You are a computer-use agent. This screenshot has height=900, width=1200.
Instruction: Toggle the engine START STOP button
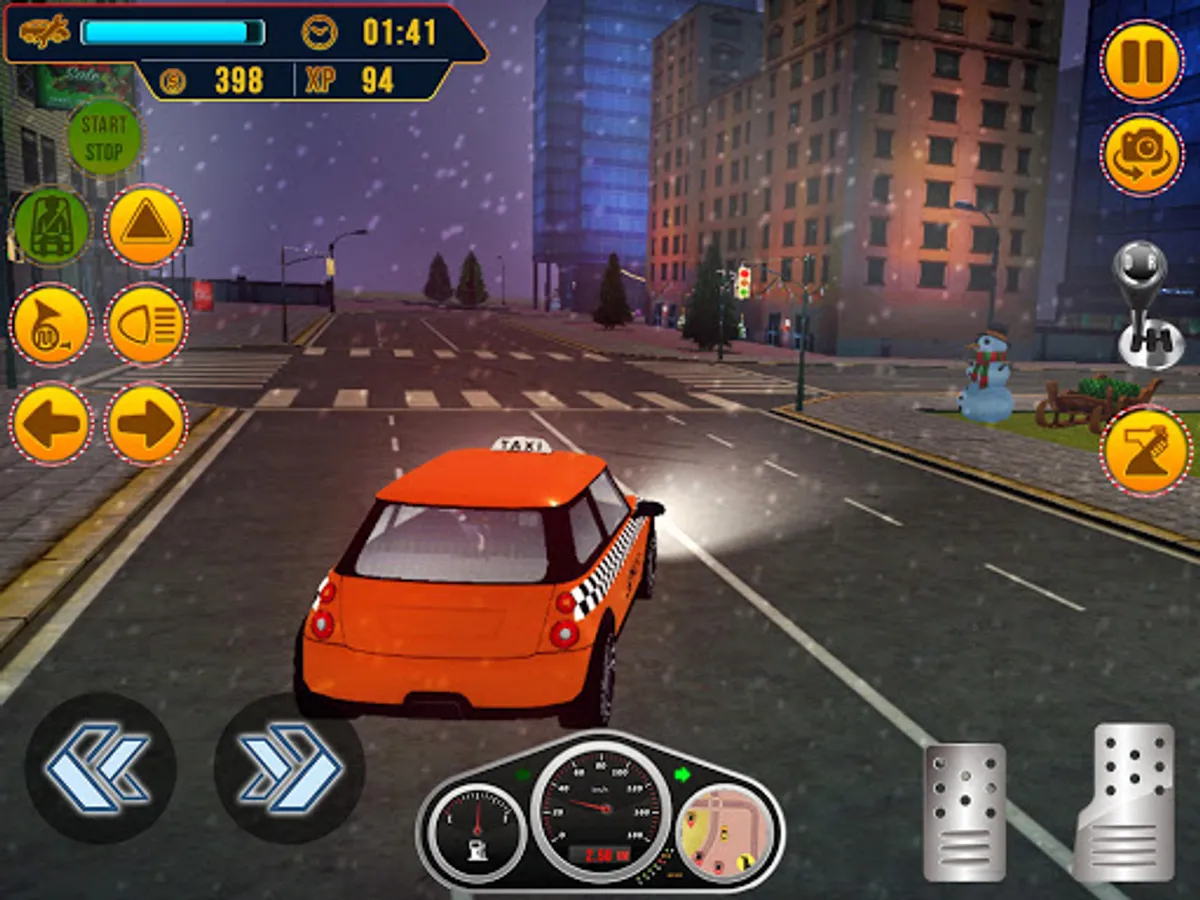click(x=104, y=138)
